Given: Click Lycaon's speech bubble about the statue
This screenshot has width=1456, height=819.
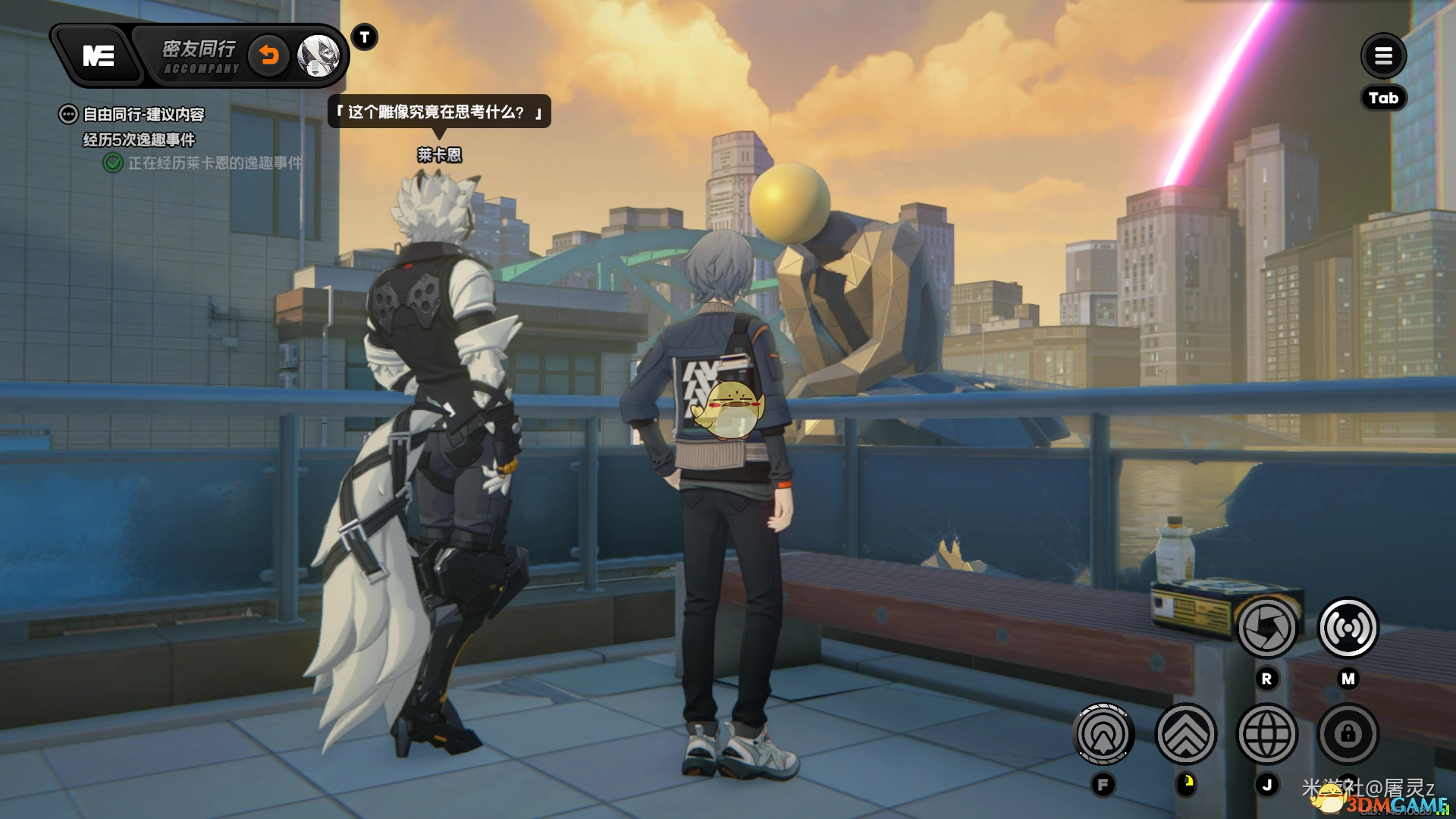Looking at the screenshot, I should pyautogui.click(x=439, y=112).
